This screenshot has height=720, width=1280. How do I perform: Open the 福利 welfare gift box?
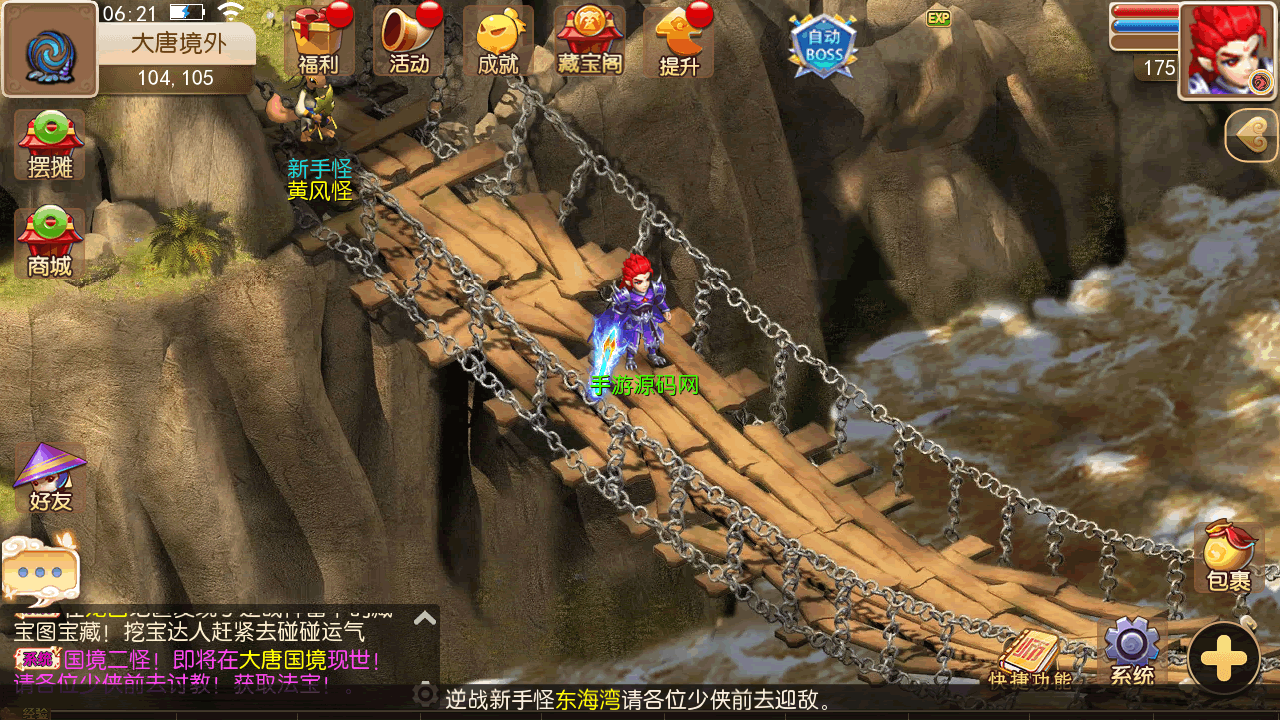click(x=318, y=40)
